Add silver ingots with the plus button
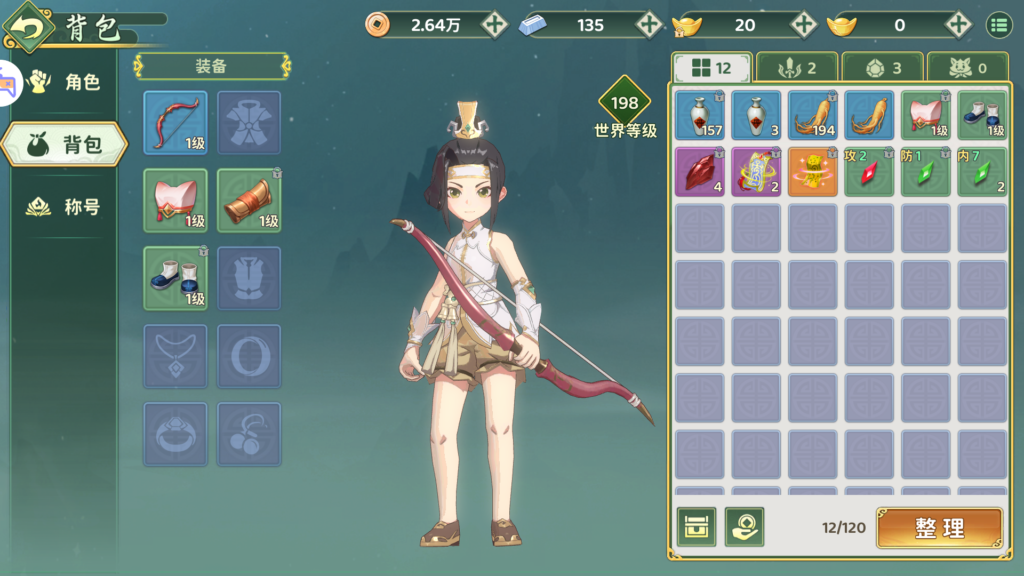1024x576 pixels. click(x=649, y=25)
